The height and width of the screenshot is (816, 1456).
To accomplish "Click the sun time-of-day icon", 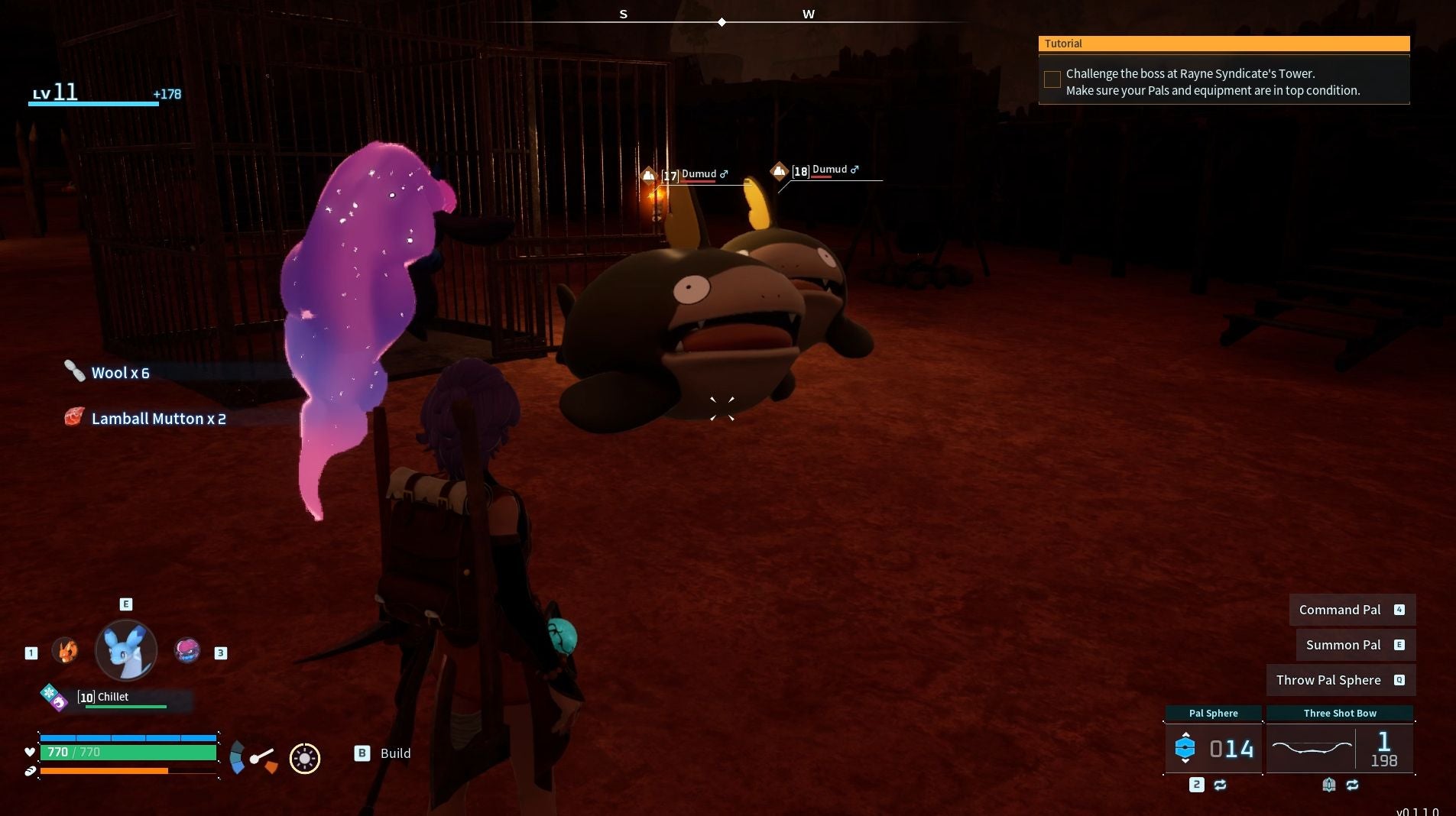I will [305, 758].
